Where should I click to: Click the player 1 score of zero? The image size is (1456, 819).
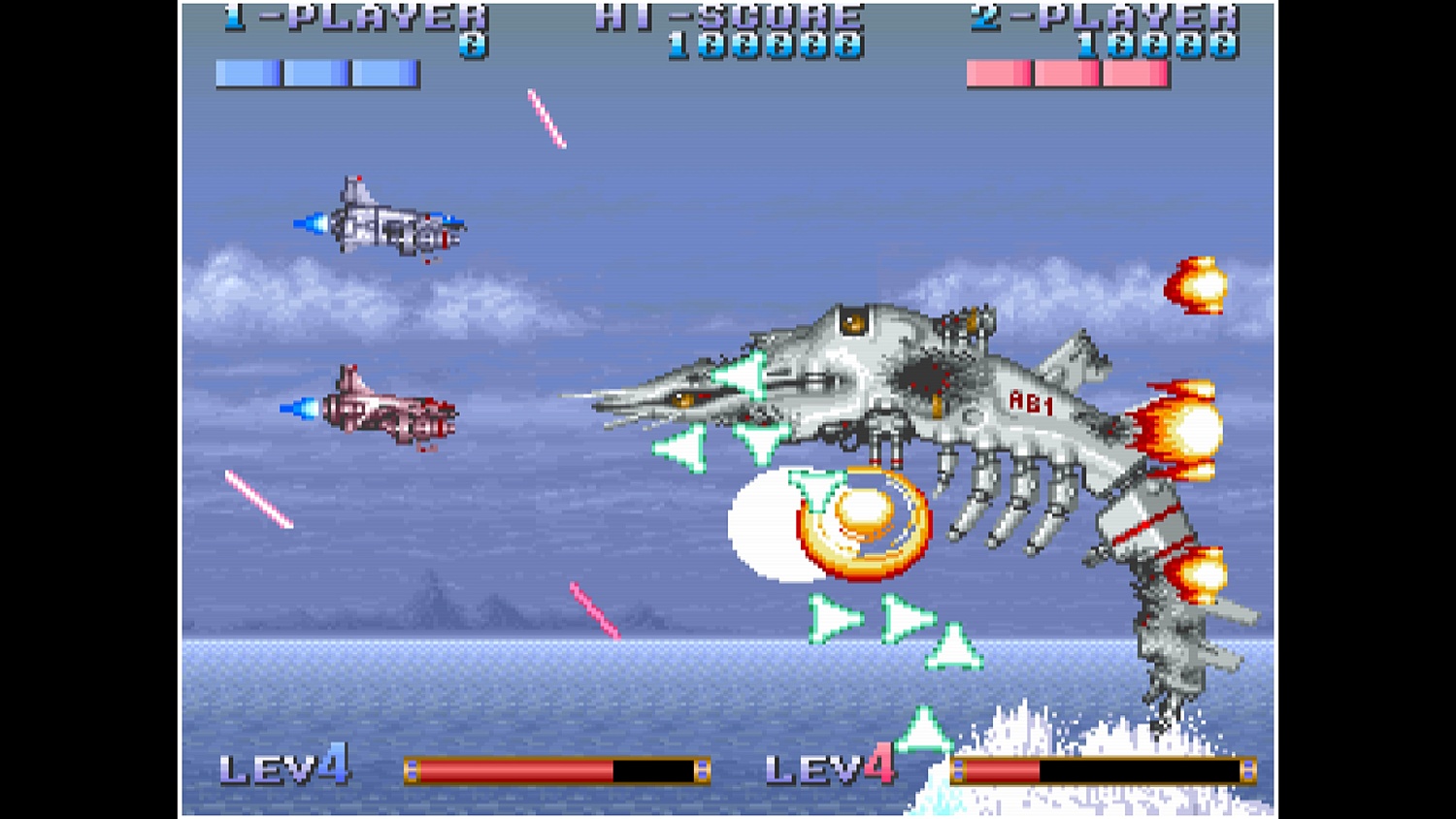tap(471, 42)
